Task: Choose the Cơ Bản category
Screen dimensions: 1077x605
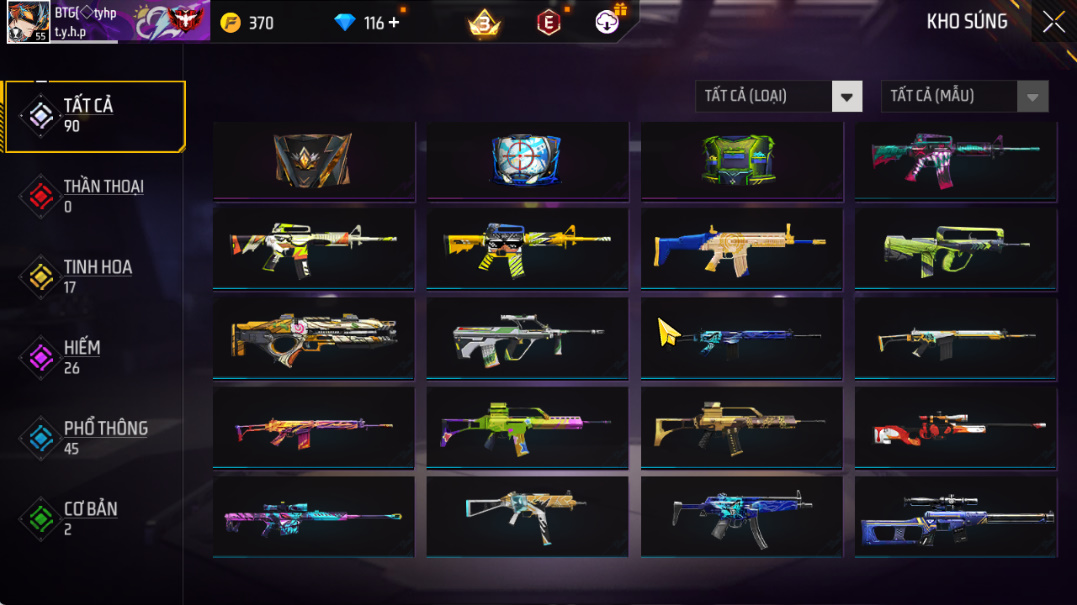Action: (95, 518)
